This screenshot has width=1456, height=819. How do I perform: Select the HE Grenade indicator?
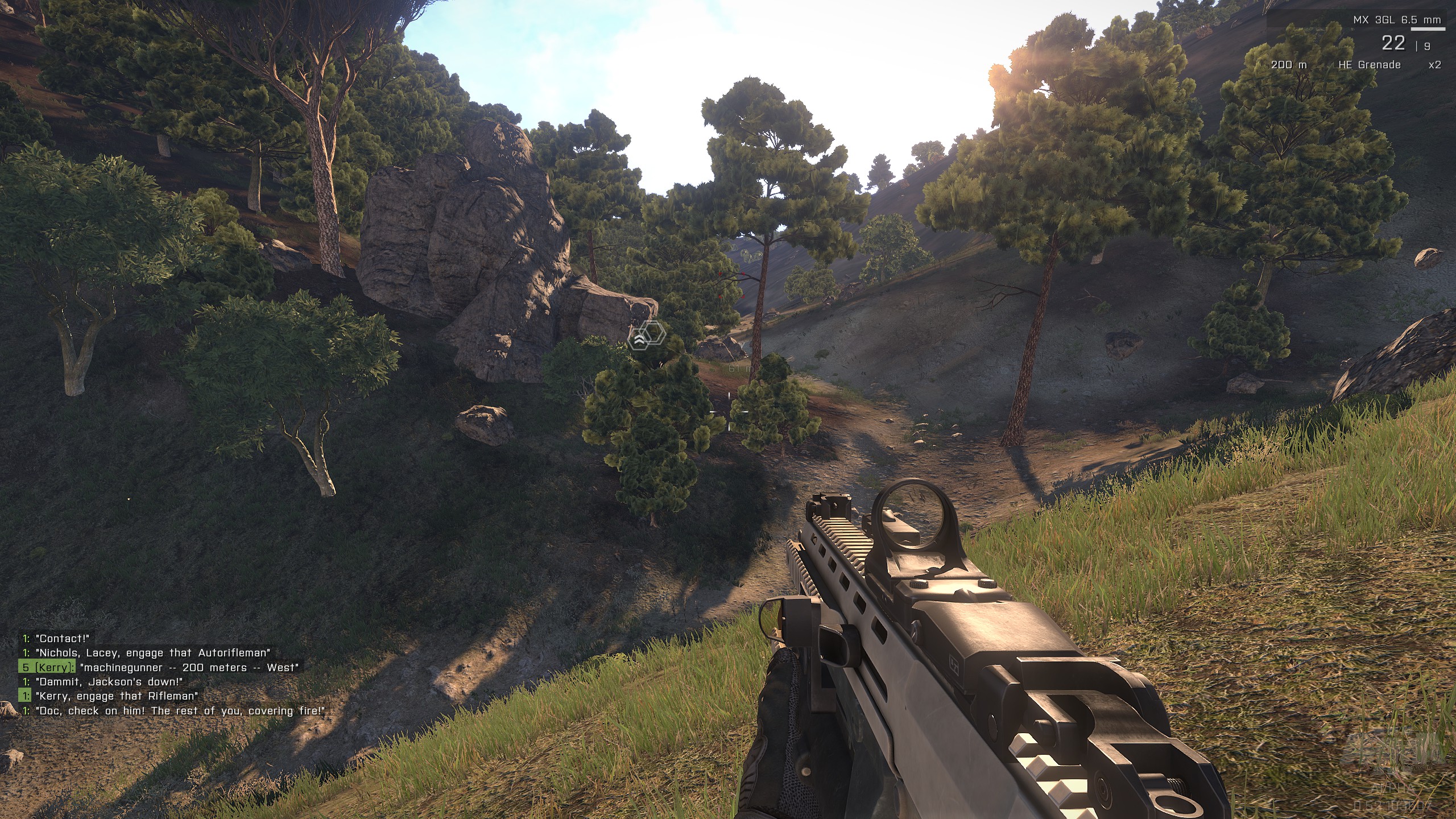pos(1370,67)
